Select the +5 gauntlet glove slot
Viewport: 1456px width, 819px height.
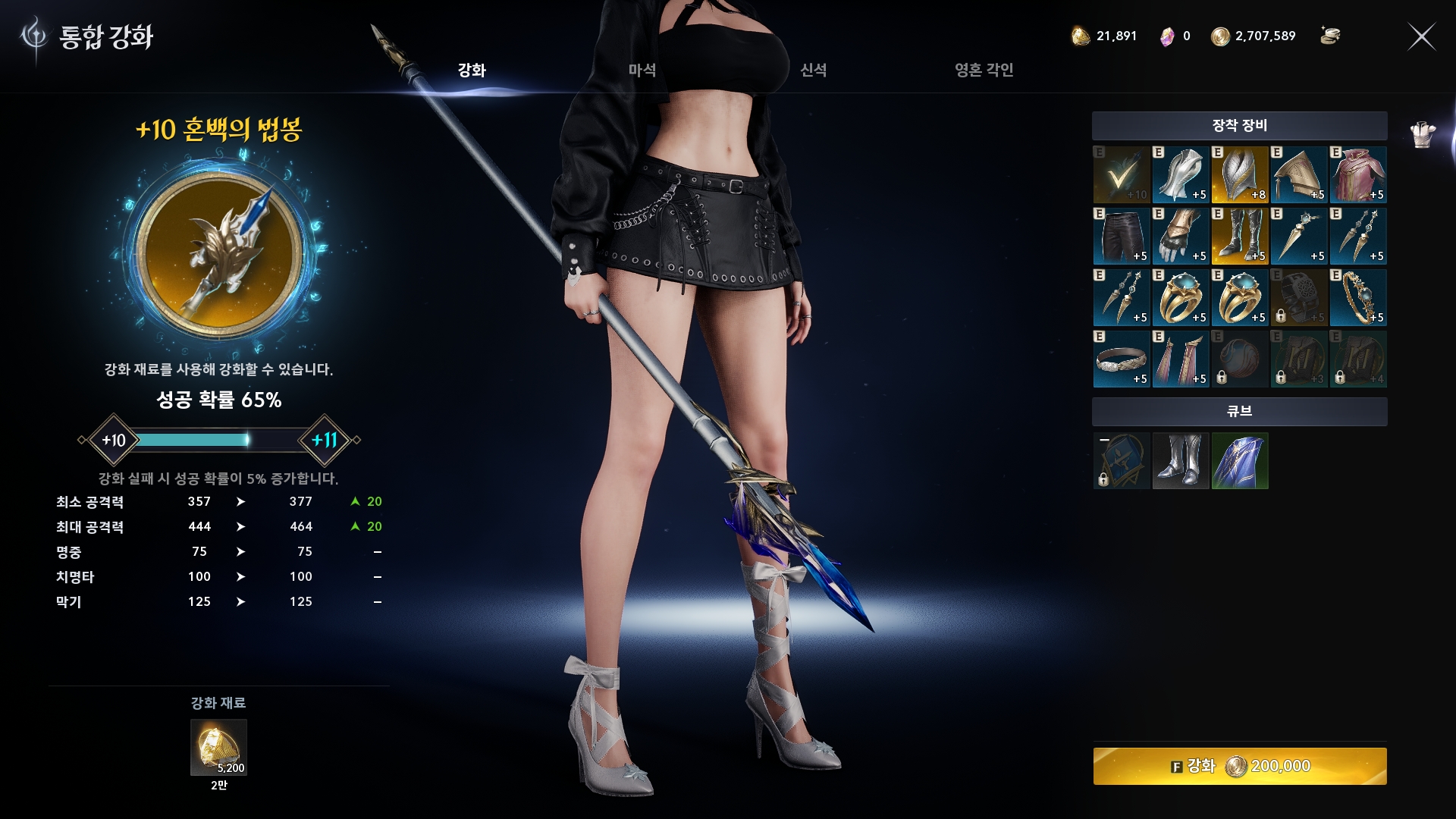coord(1180,236)
